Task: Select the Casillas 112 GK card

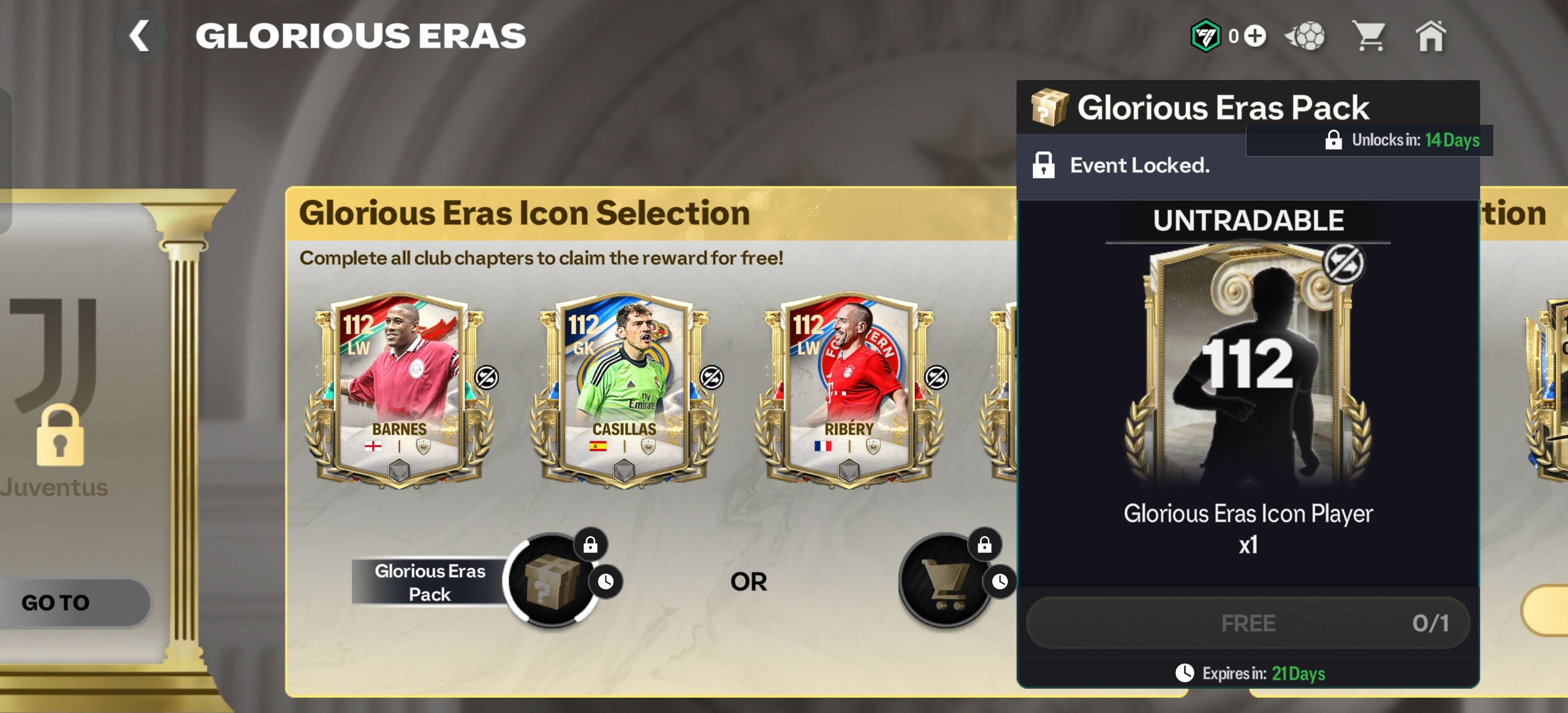Action: (624, 390)
